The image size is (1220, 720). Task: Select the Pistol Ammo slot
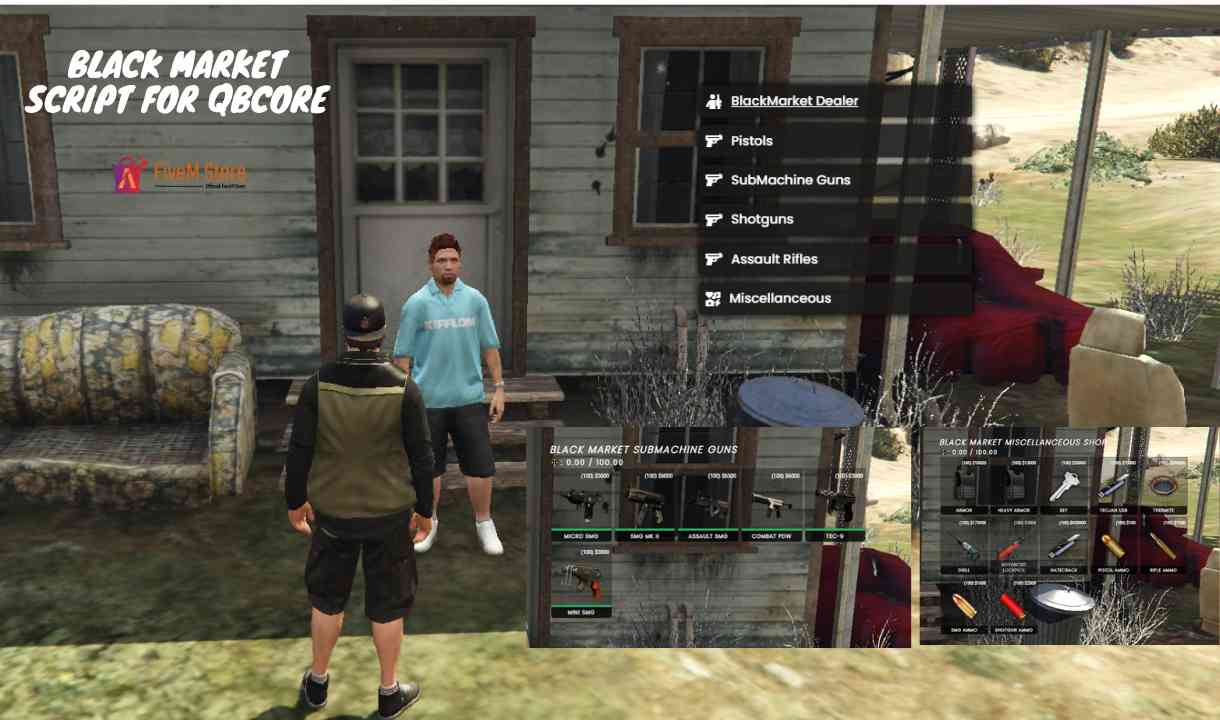(x=1114, y=547)
